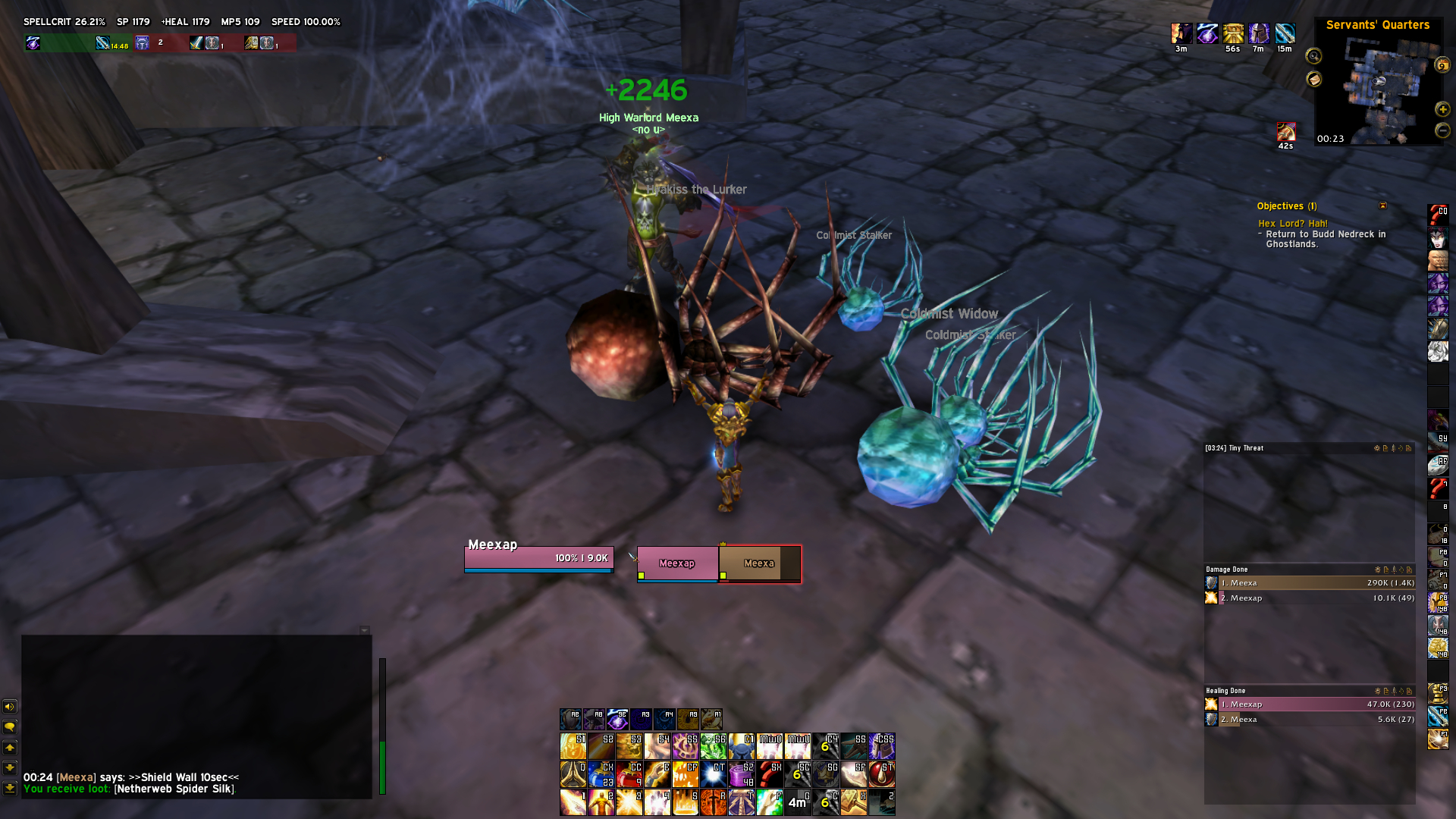Screen dimensions: 1456x819
Task: Select the Meexap party frame
Action: click(x=677, y=563)
